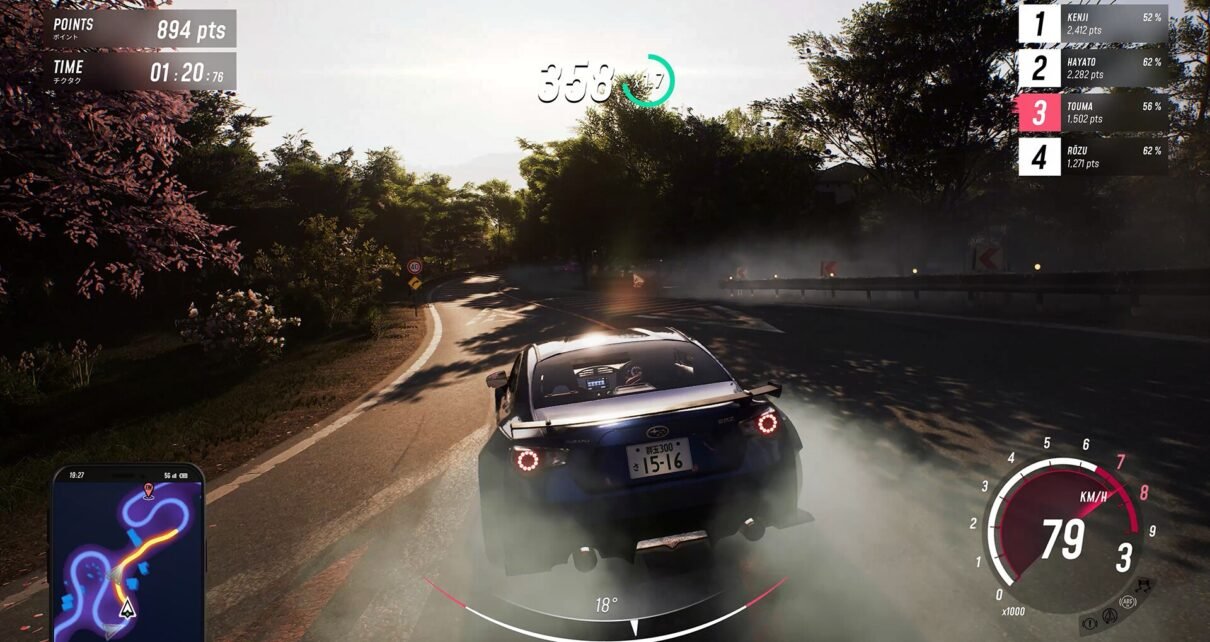Select the player arrow marker on the minimap
1210x642 pixels.
(126, 607)
